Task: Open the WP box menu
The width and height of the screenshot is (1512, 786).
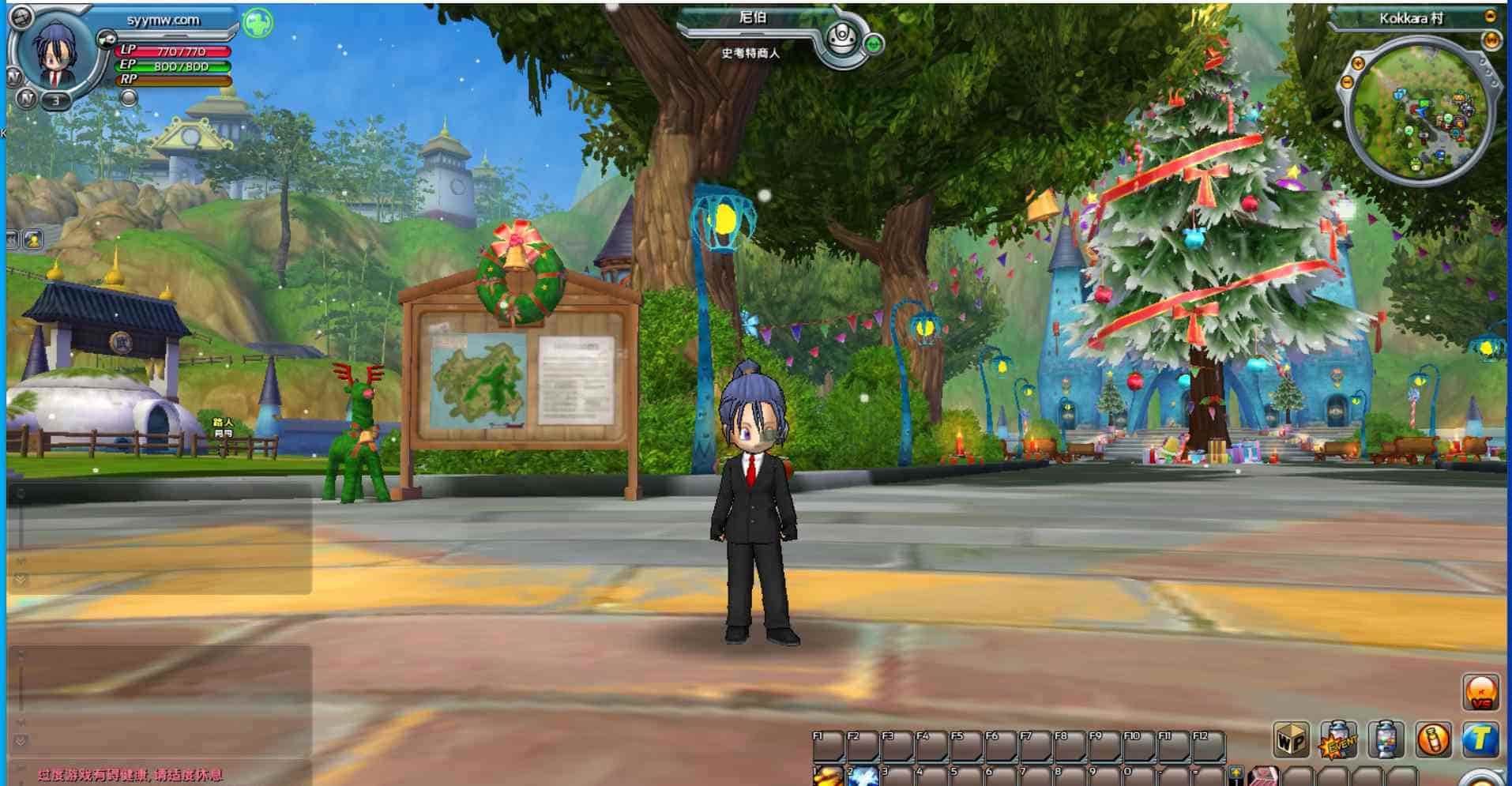Action: [x=1291, y=740]
